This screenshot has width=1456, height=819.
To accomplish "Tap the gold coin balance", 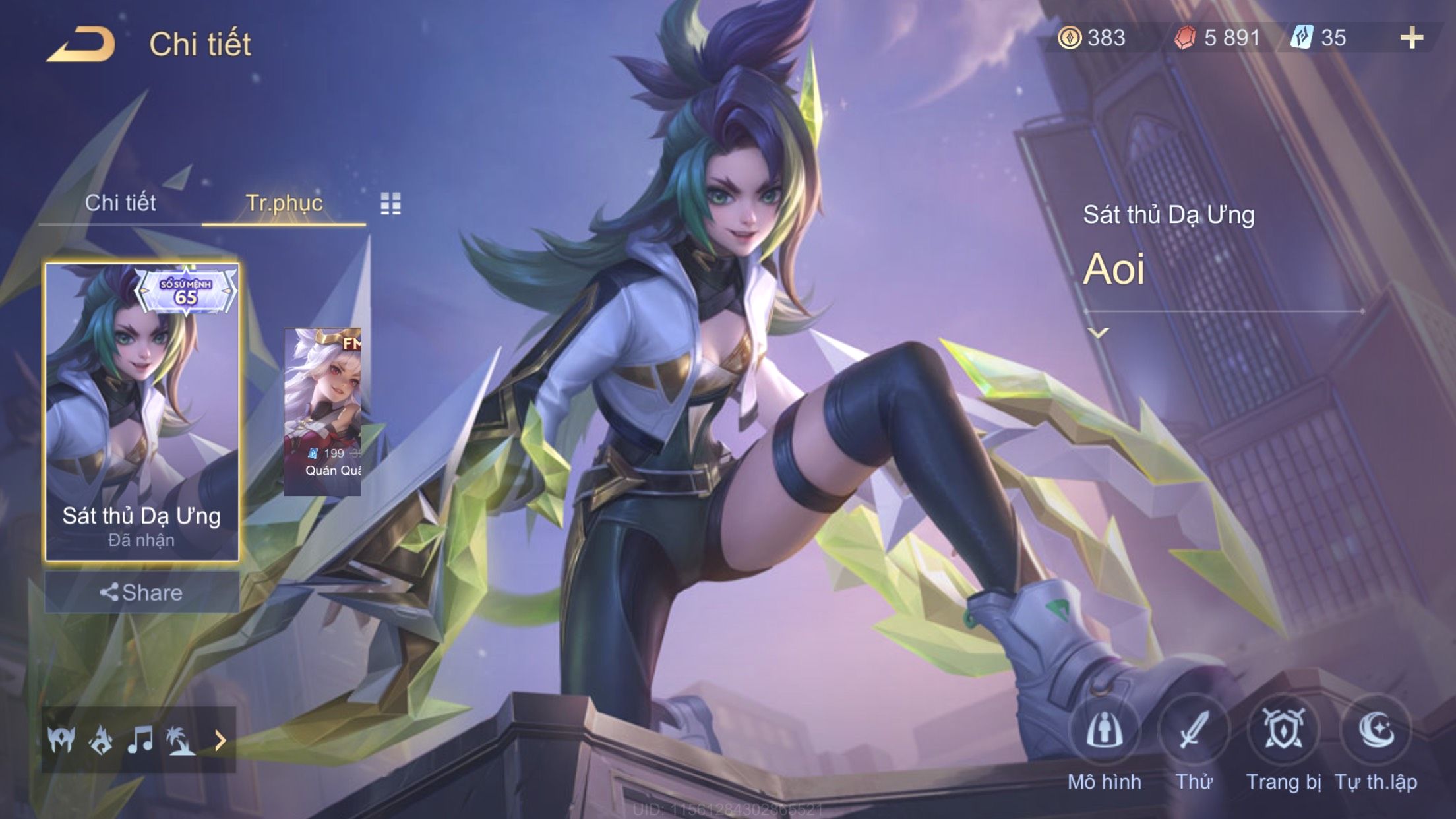I will click(1092, 38).
